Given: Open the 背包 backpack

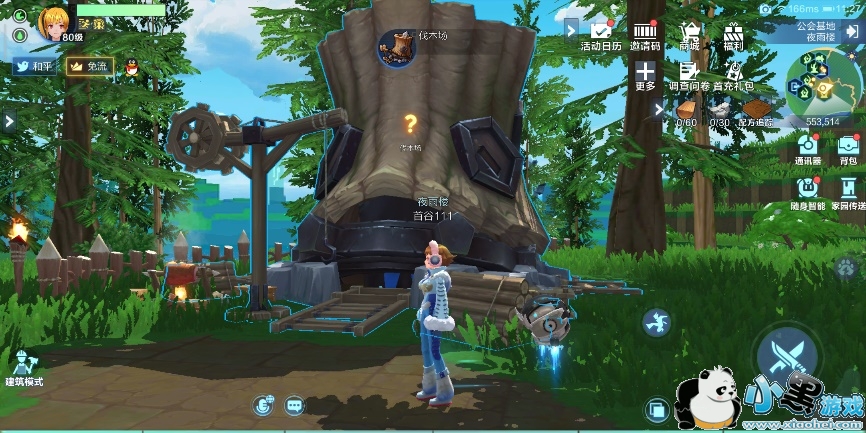Looking at the screenshot, I should (x=848, y=148).
